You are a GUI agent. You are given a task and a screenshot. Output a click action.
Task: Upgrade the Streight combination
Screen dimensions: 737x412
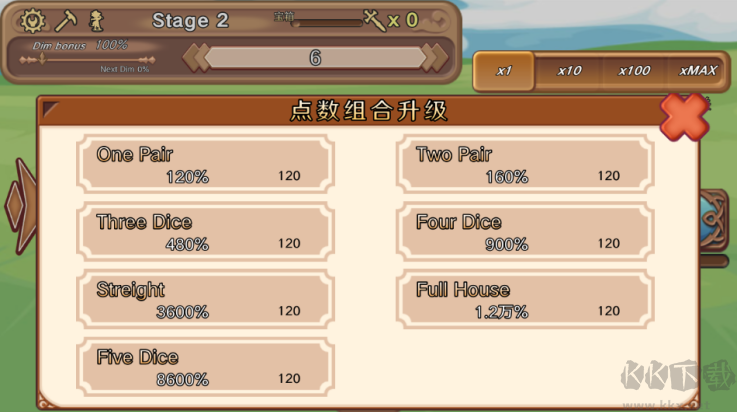coord(205,300)
